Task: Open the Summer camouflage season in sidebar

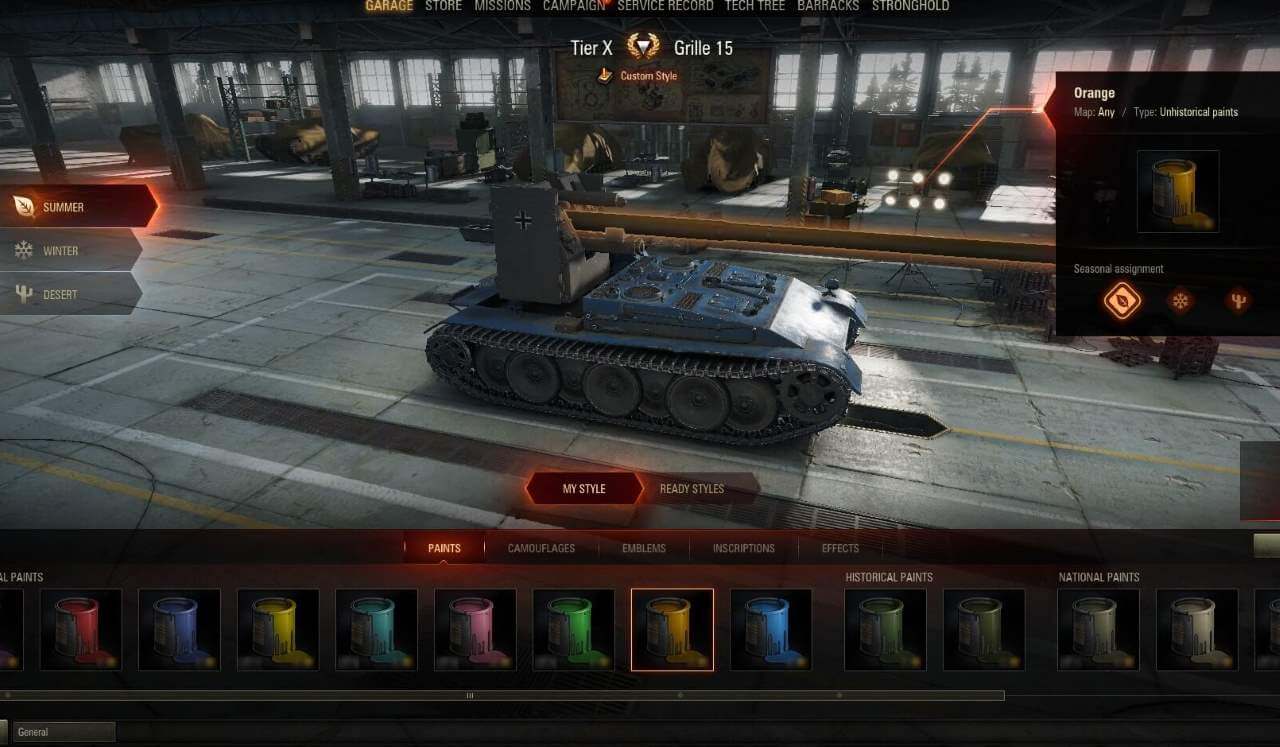Action: click(64, 207)
